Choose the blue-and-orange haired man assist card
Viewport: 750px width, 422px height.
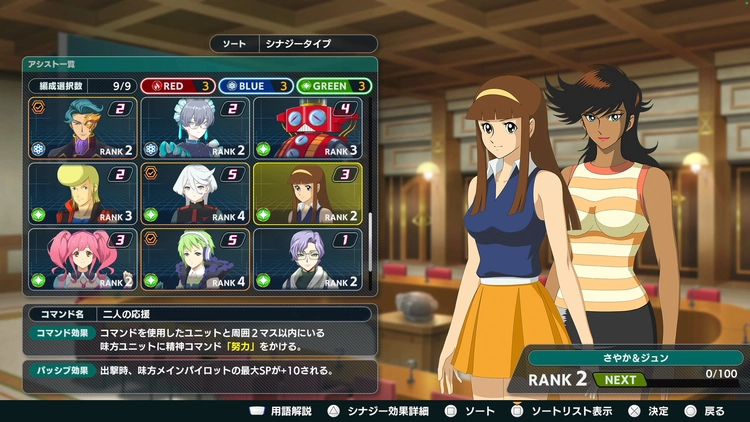82,128
